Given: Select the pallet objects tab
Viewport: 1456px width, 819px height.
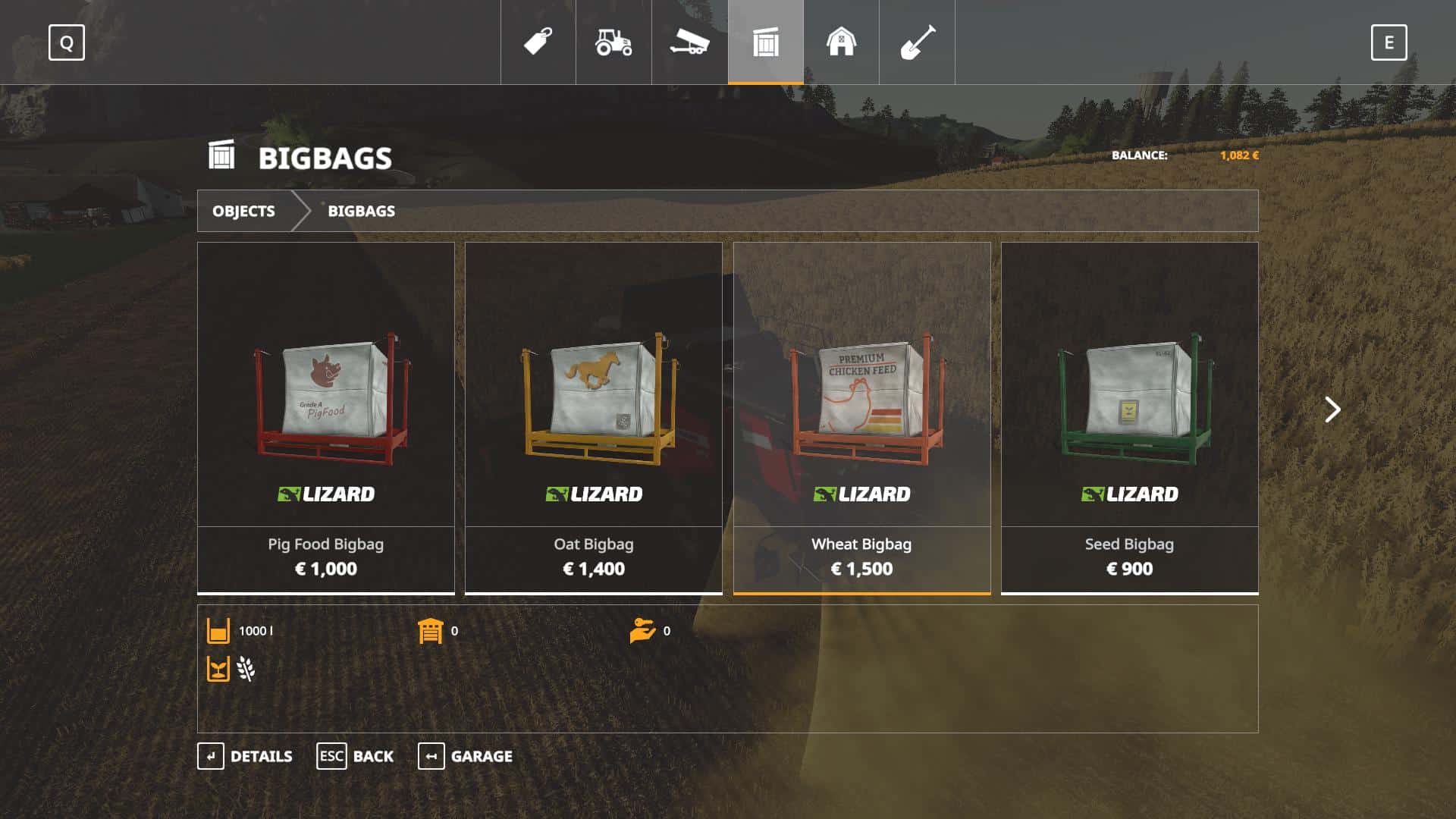Looking at the screenshot, I should click(765, 42).
